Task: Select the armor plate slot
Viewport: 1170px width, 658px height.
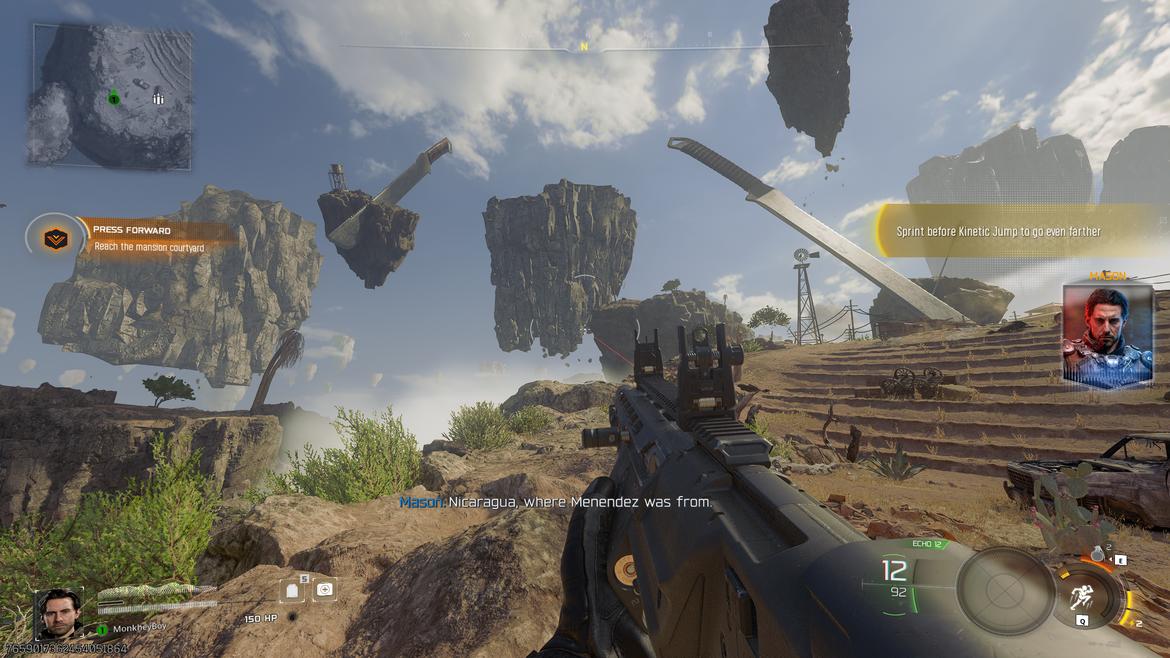Action: [294, 590]
